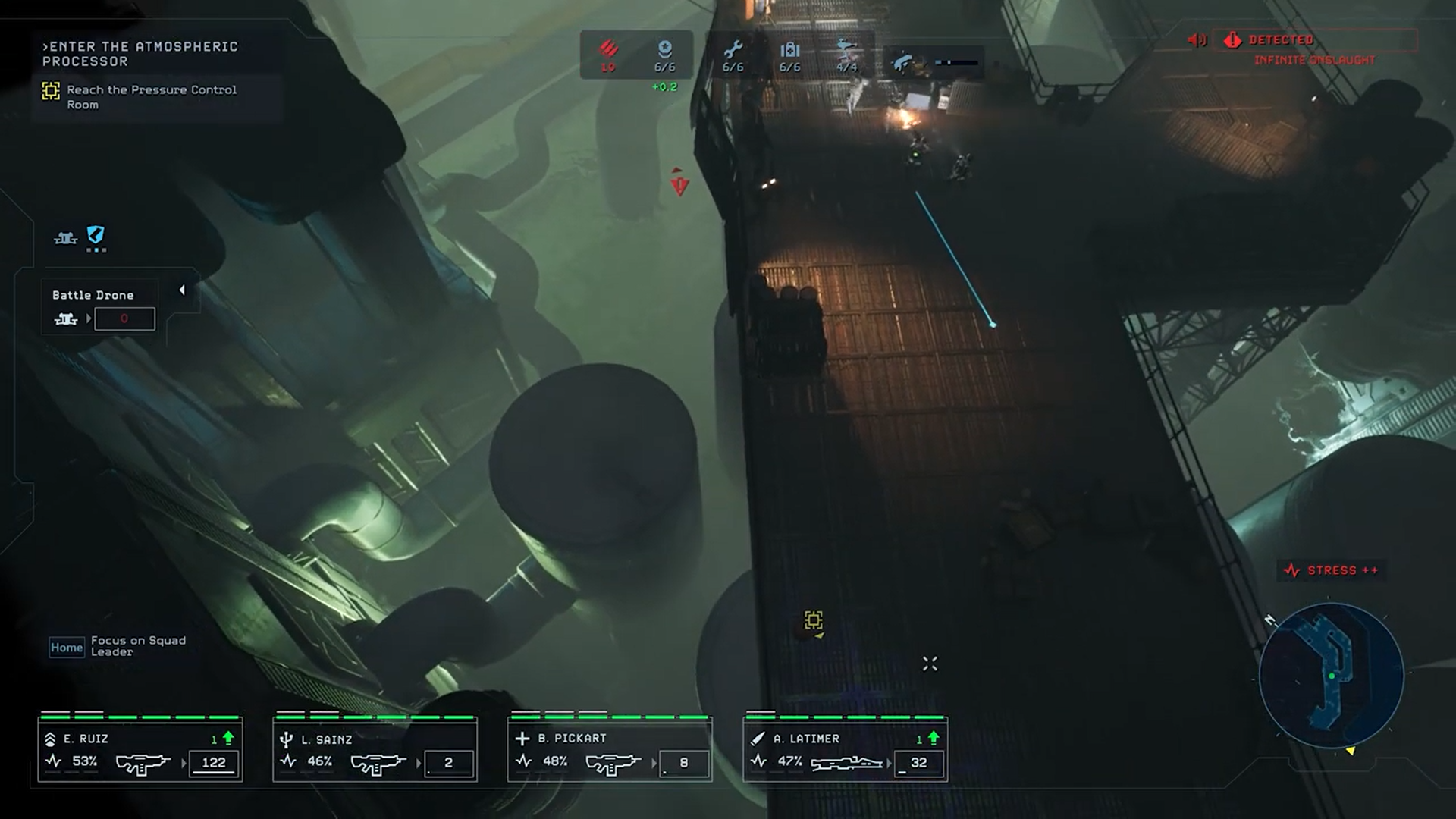Click the sentry gun resource icon
Image resolution: width=1456 pixels, height=819 pixels.
point(846,51)
